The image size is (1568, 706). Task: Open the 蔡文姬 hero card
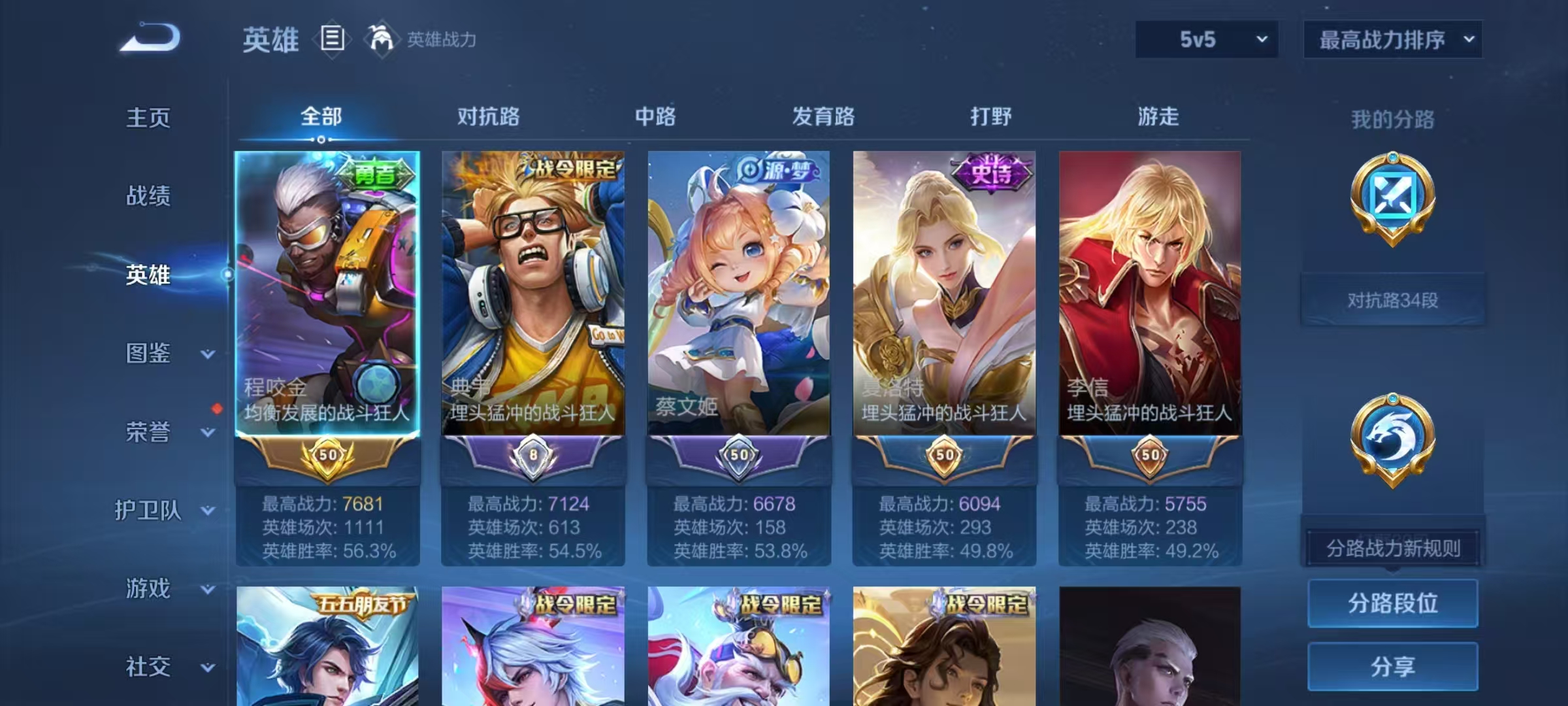(739, 294)
